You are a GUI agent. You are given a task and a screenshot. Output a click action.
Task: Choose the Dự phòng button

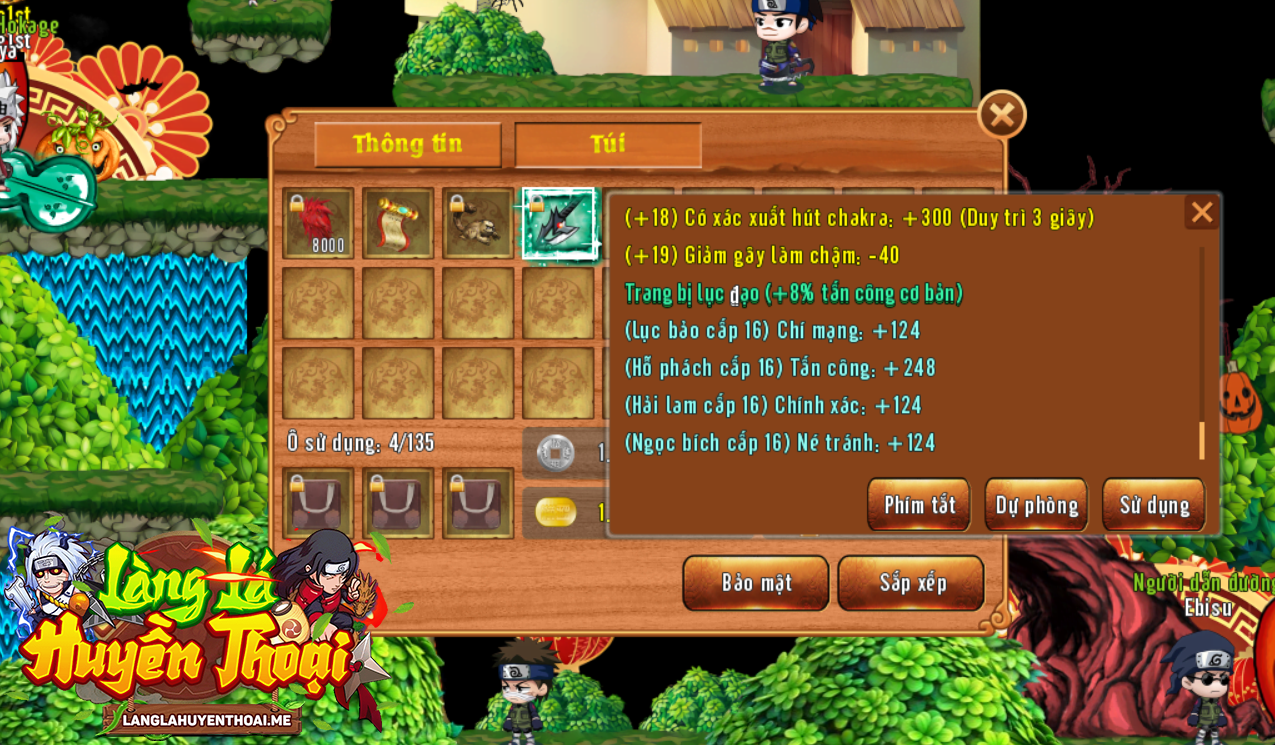(x=1036, y=504)
